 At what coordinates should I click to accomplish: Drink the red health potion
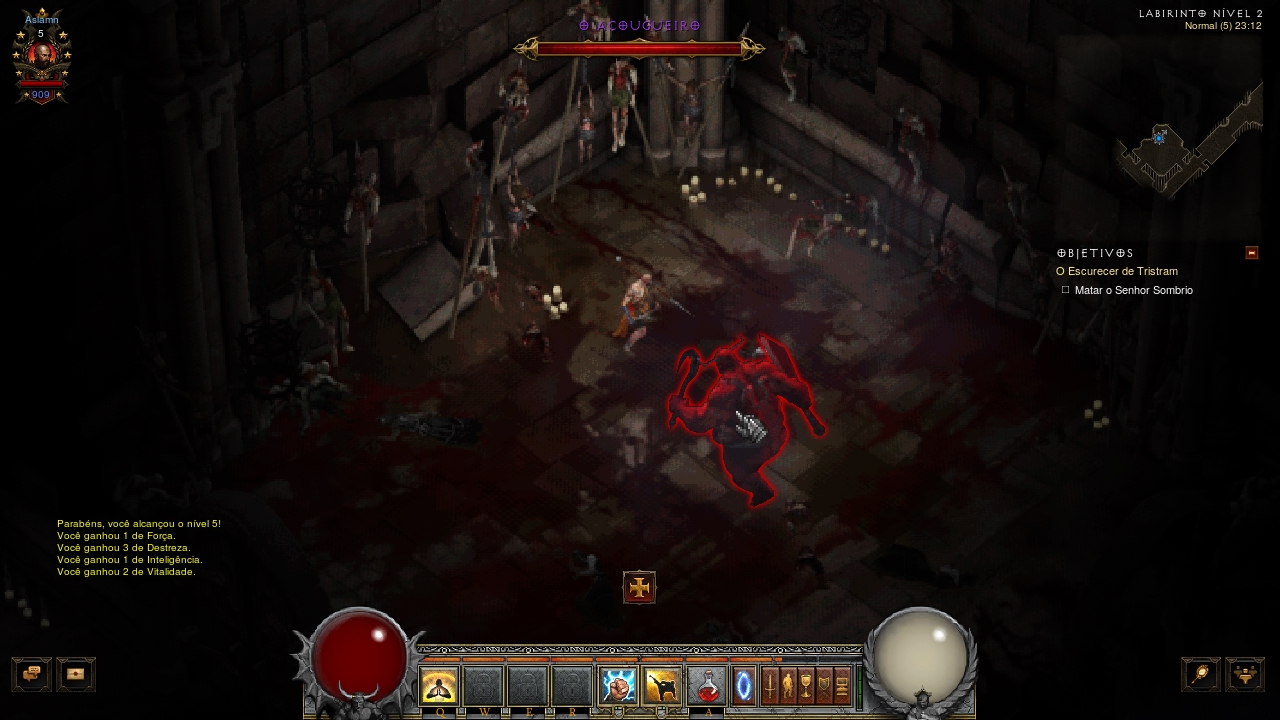(x=707, y=687)
